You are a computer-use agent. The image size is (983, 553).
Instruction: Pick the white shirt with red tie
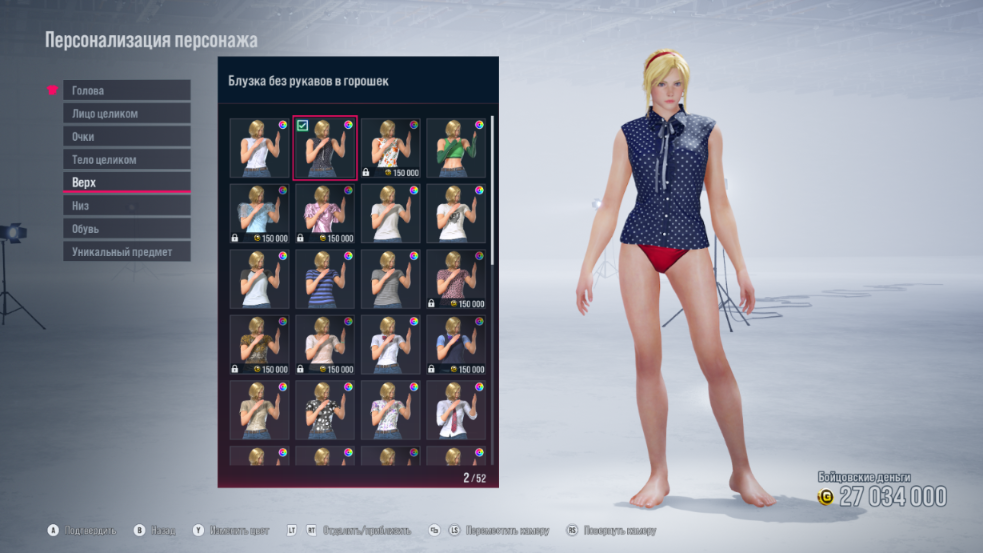point(456,410)
